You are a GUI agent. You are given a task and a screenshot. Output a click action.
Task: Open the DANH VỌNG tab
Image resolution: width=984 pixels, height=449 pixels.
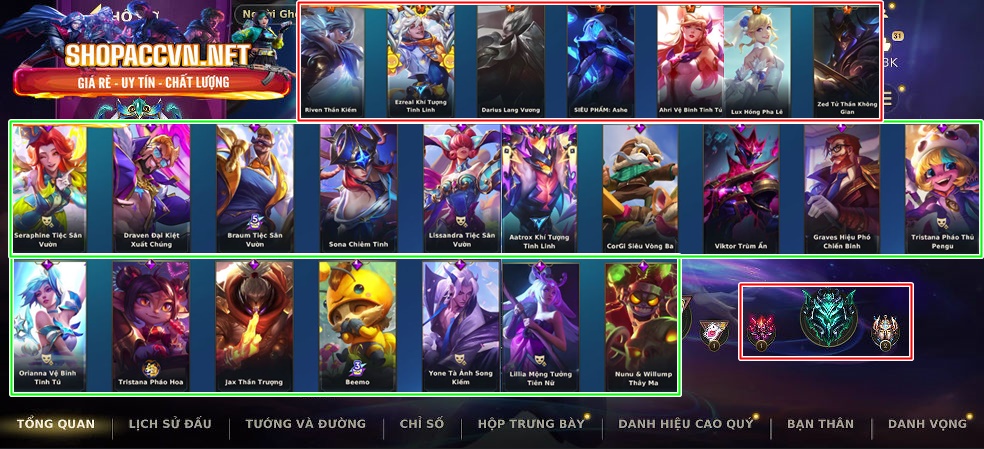(x=927, y=424)
